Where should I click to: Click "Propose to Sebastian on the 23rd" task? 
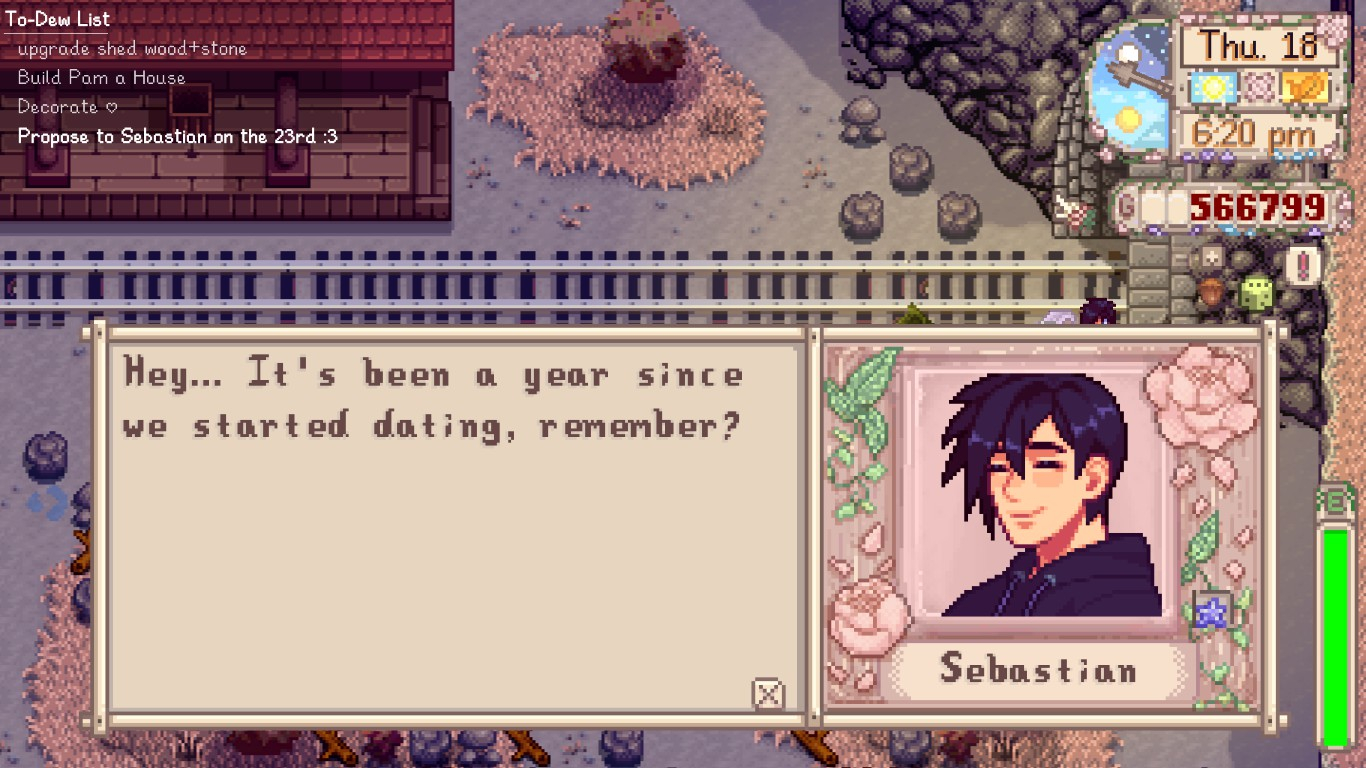(177, 137)
